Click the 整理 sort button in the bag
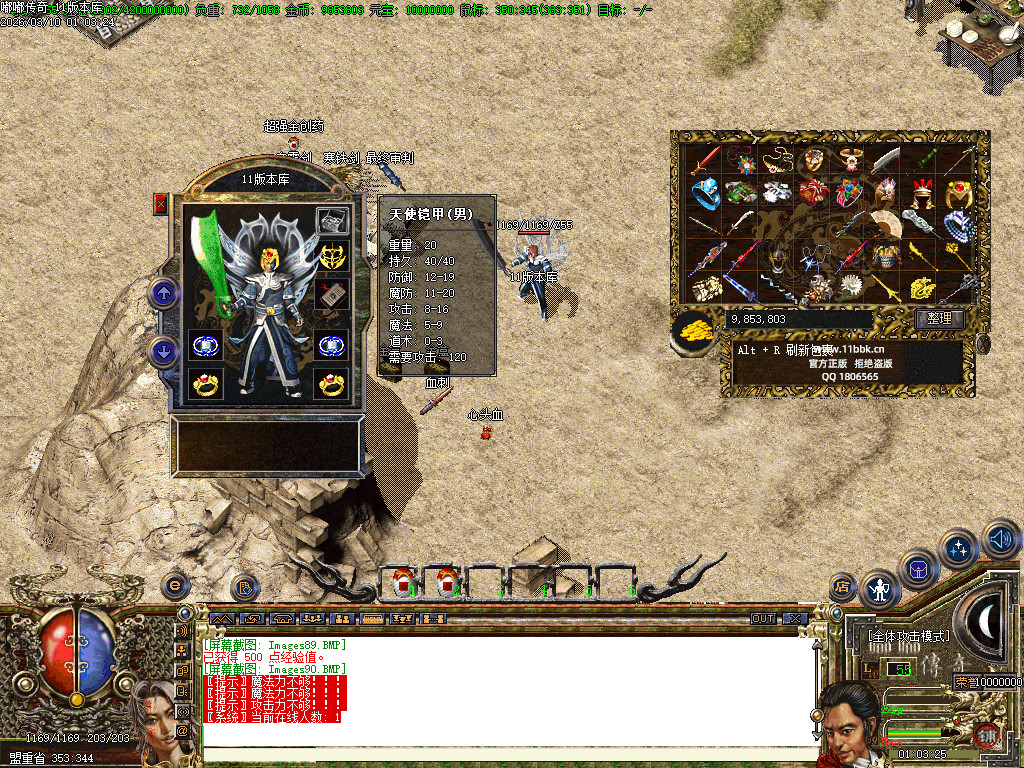The height and width of the screenshot is (768, 1024). [x=939, y=319]
